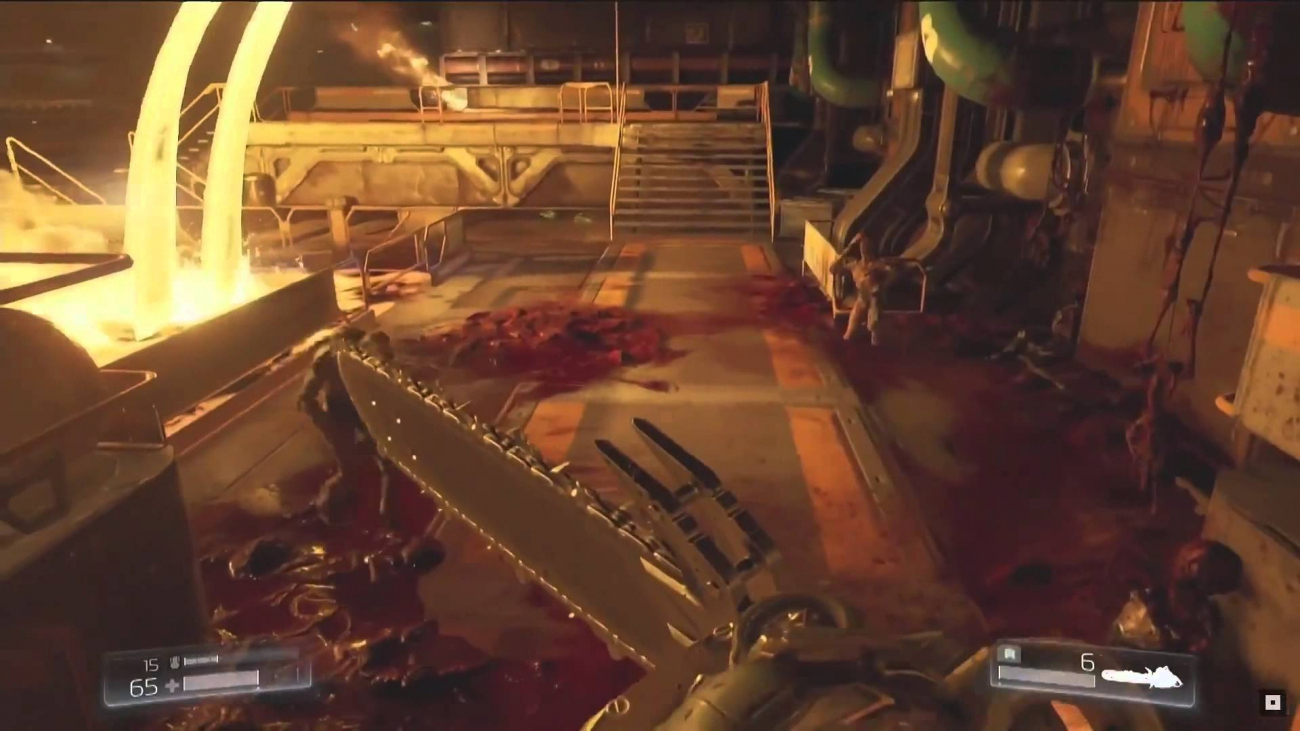Select the chainsaw weapon icon

1143,678
